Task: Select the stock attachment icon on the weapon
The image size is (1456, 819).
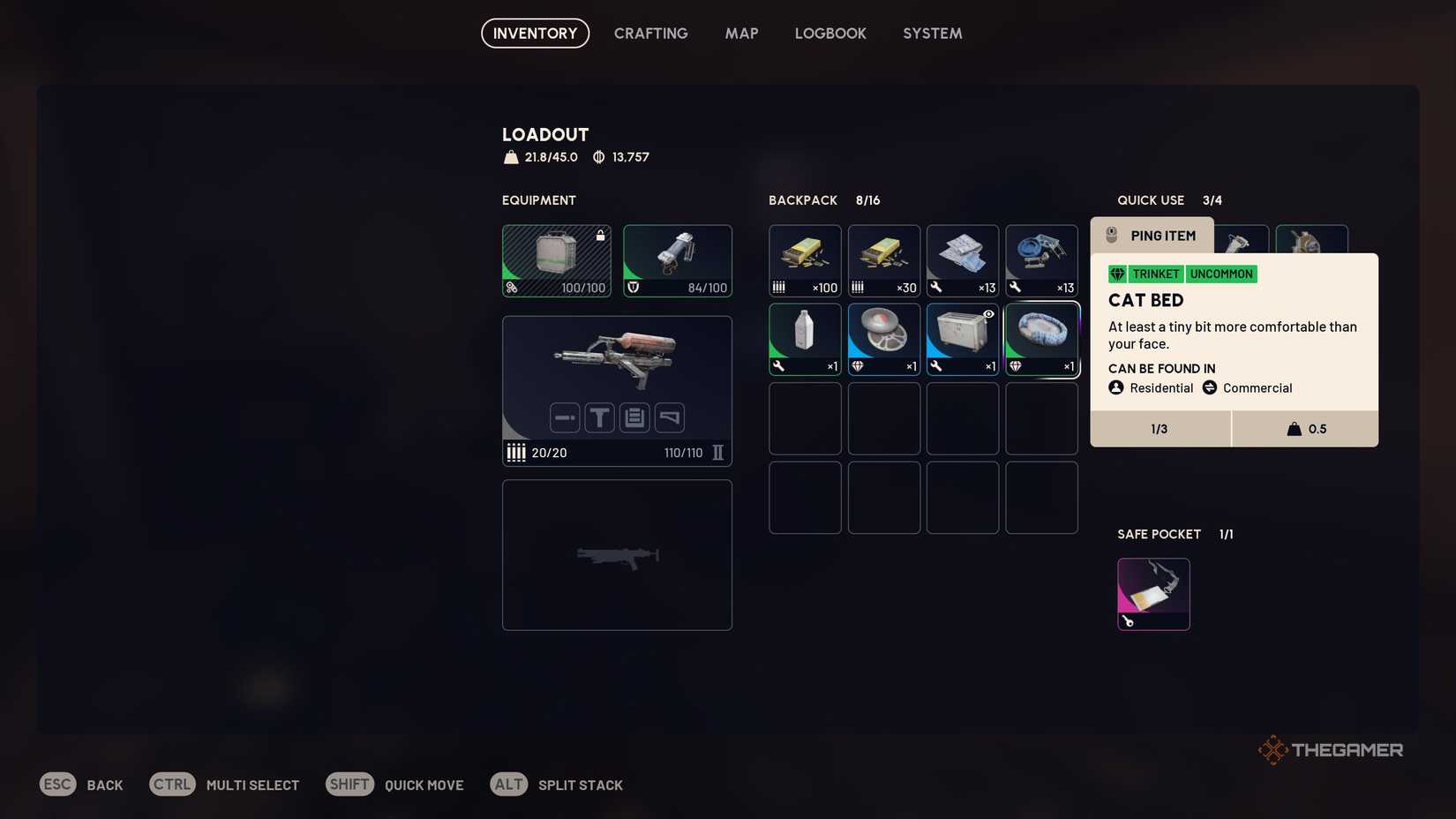Action: 669,417
